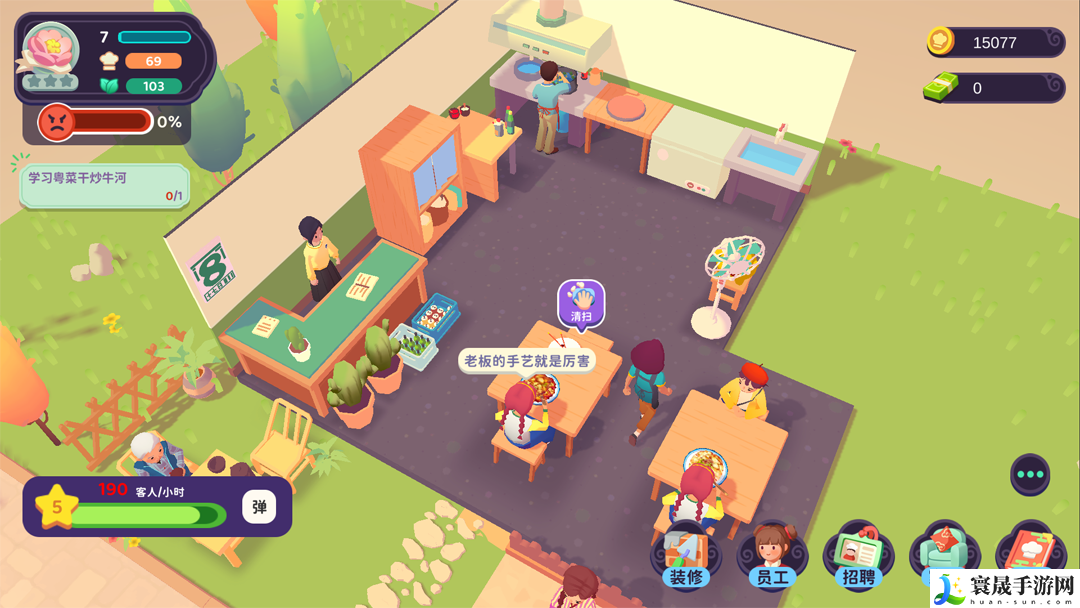Click the 弹 button beside the customer bar
Screen dimensions: 1080x608
258,507
